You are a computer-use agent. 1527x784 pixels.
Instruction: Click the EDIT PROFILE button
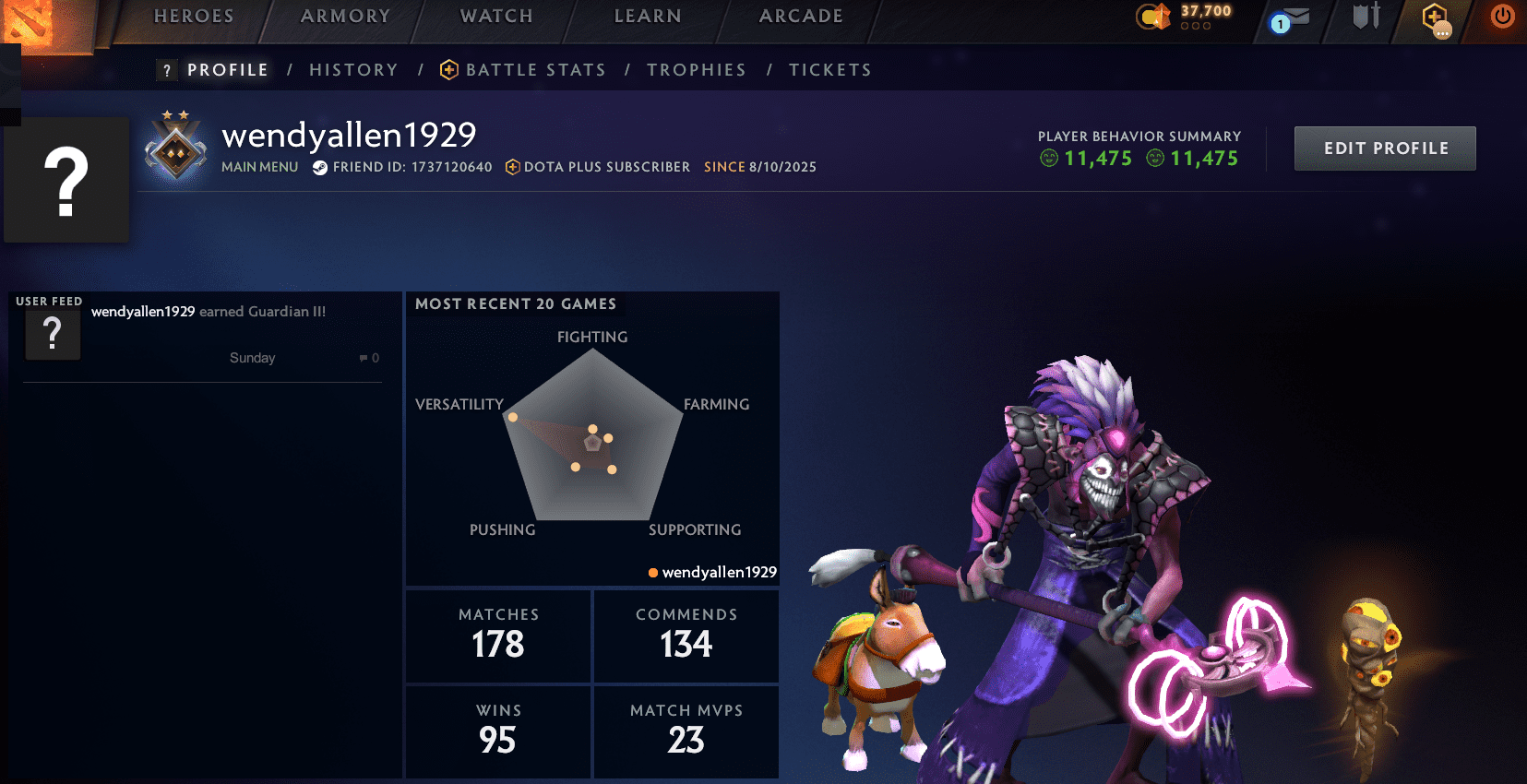click(1384, 148)
